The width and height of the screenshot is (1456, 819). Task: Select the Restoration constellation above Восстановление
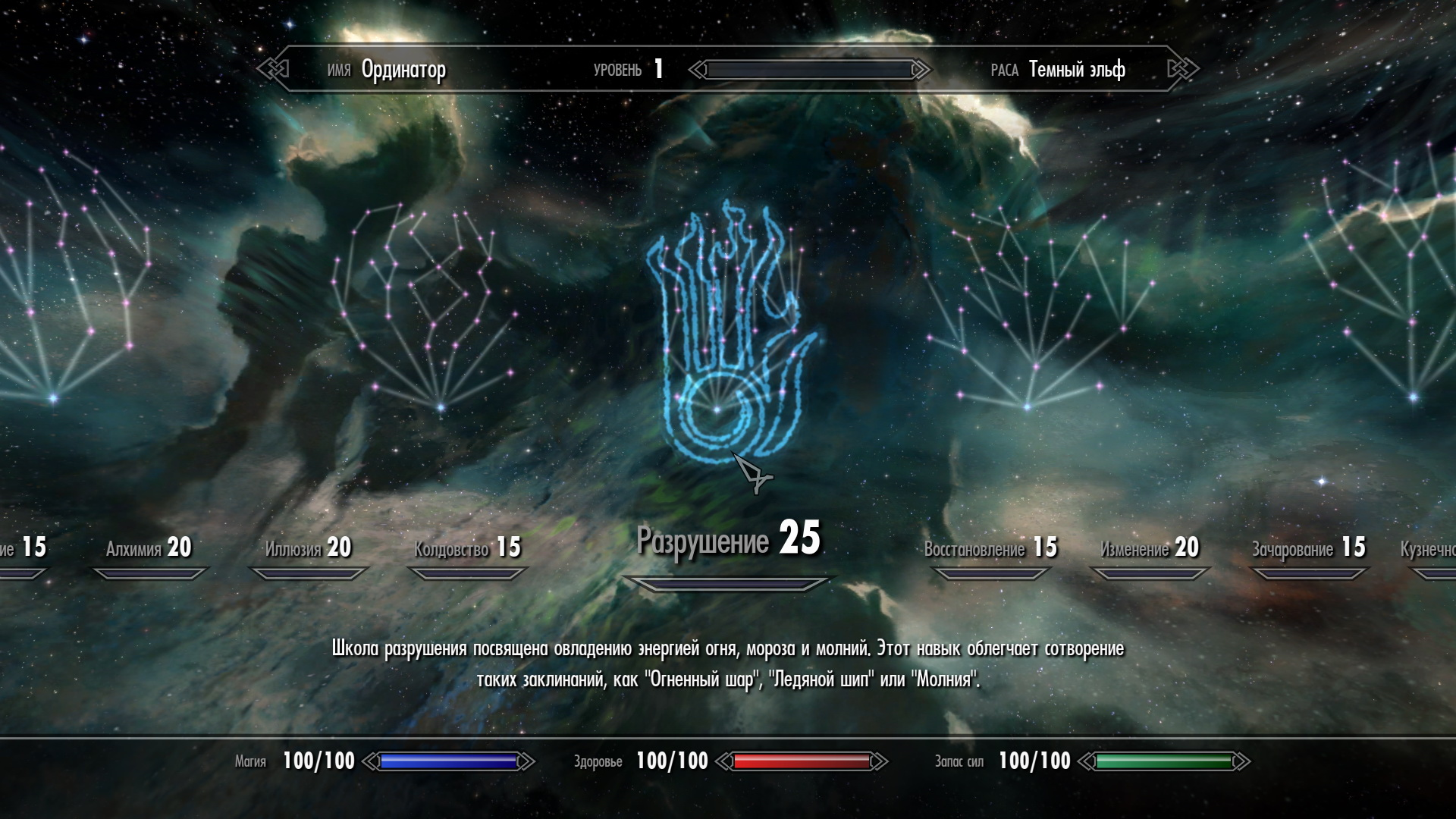point(1031,311)
